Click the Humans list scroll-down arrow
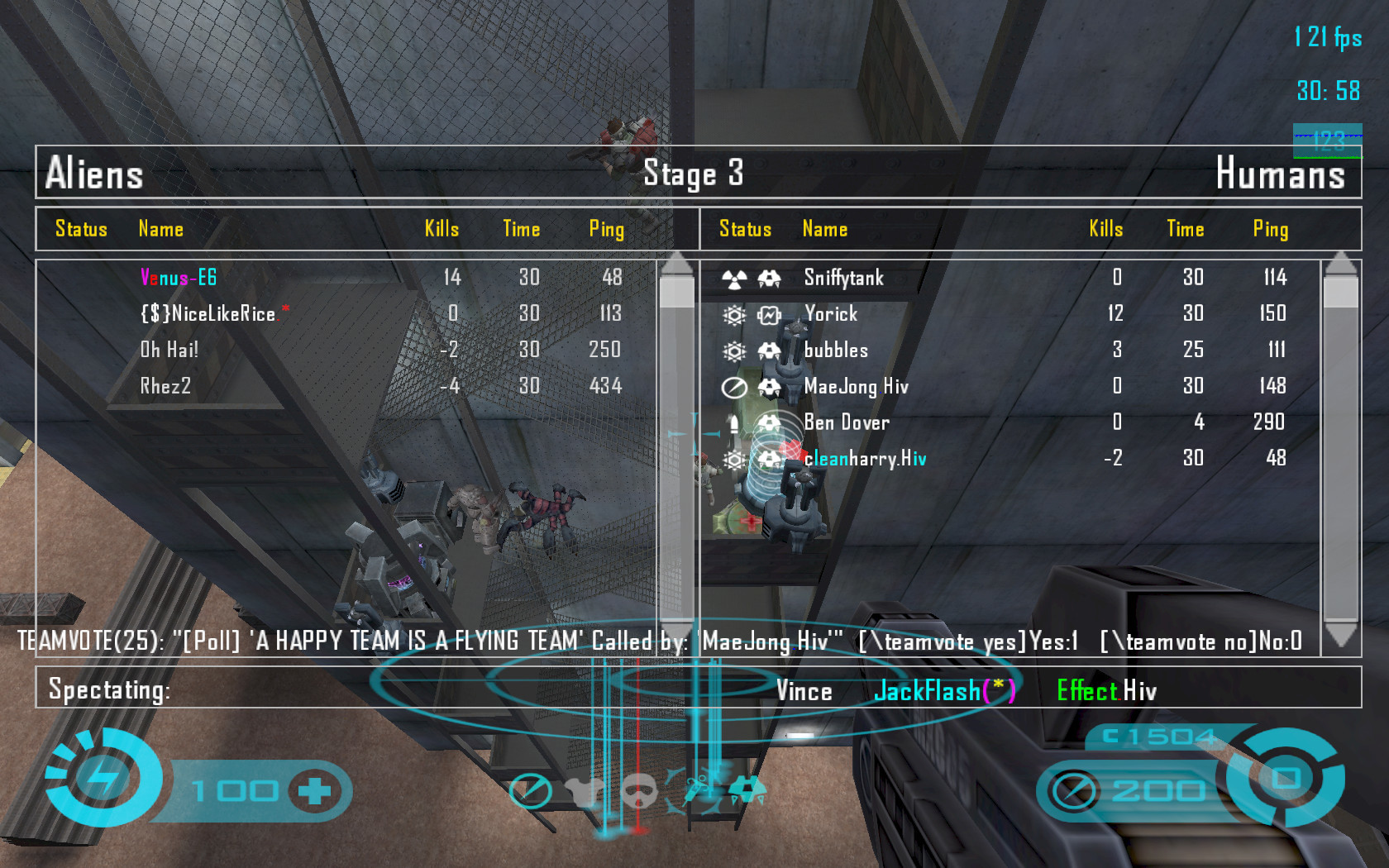Image resolution: width=1389 pixels, height=868 pixels. click(x=1340, y=635)
